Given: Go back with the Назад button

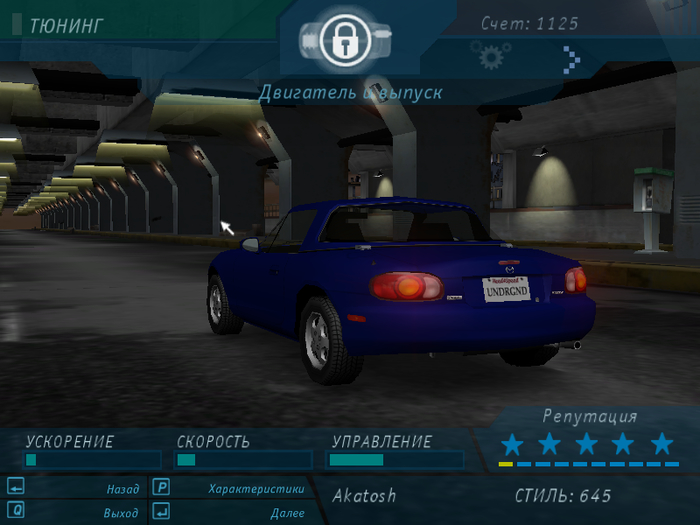Looking at the screenshot, I should pos(122,489).
